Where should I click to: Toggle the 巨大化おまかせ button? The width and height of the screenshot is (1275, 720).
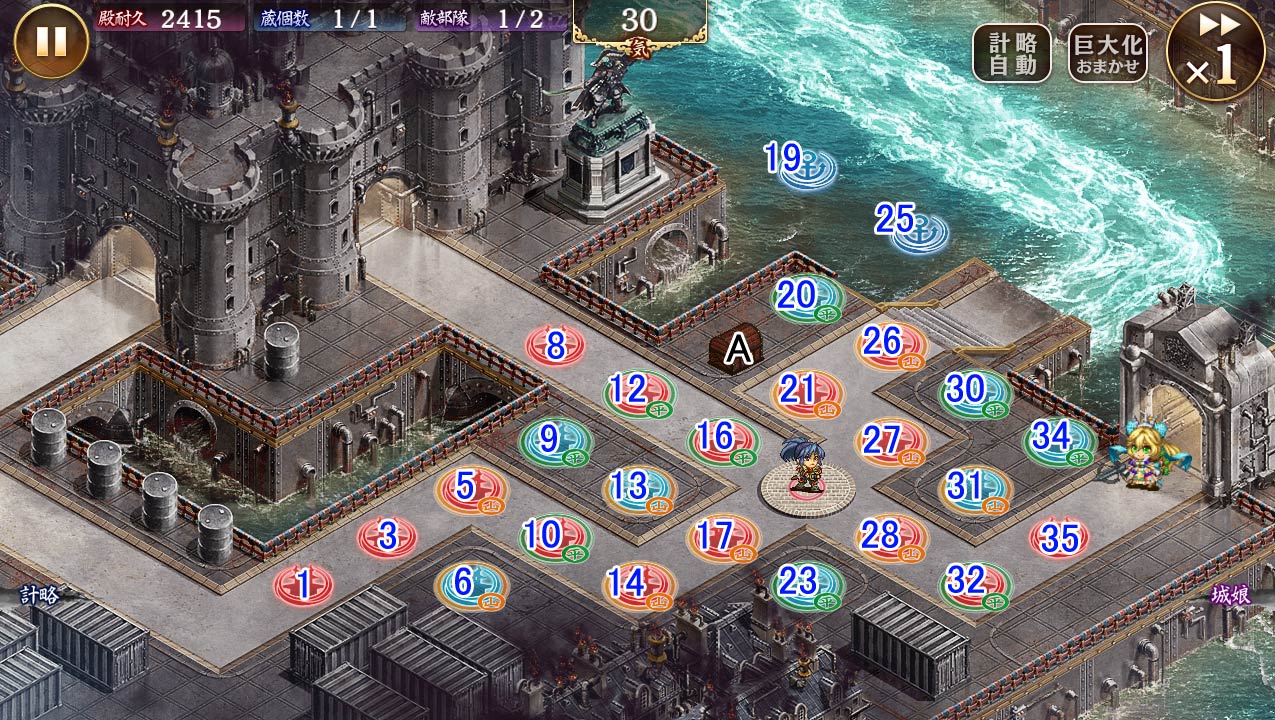point(1107,53)
